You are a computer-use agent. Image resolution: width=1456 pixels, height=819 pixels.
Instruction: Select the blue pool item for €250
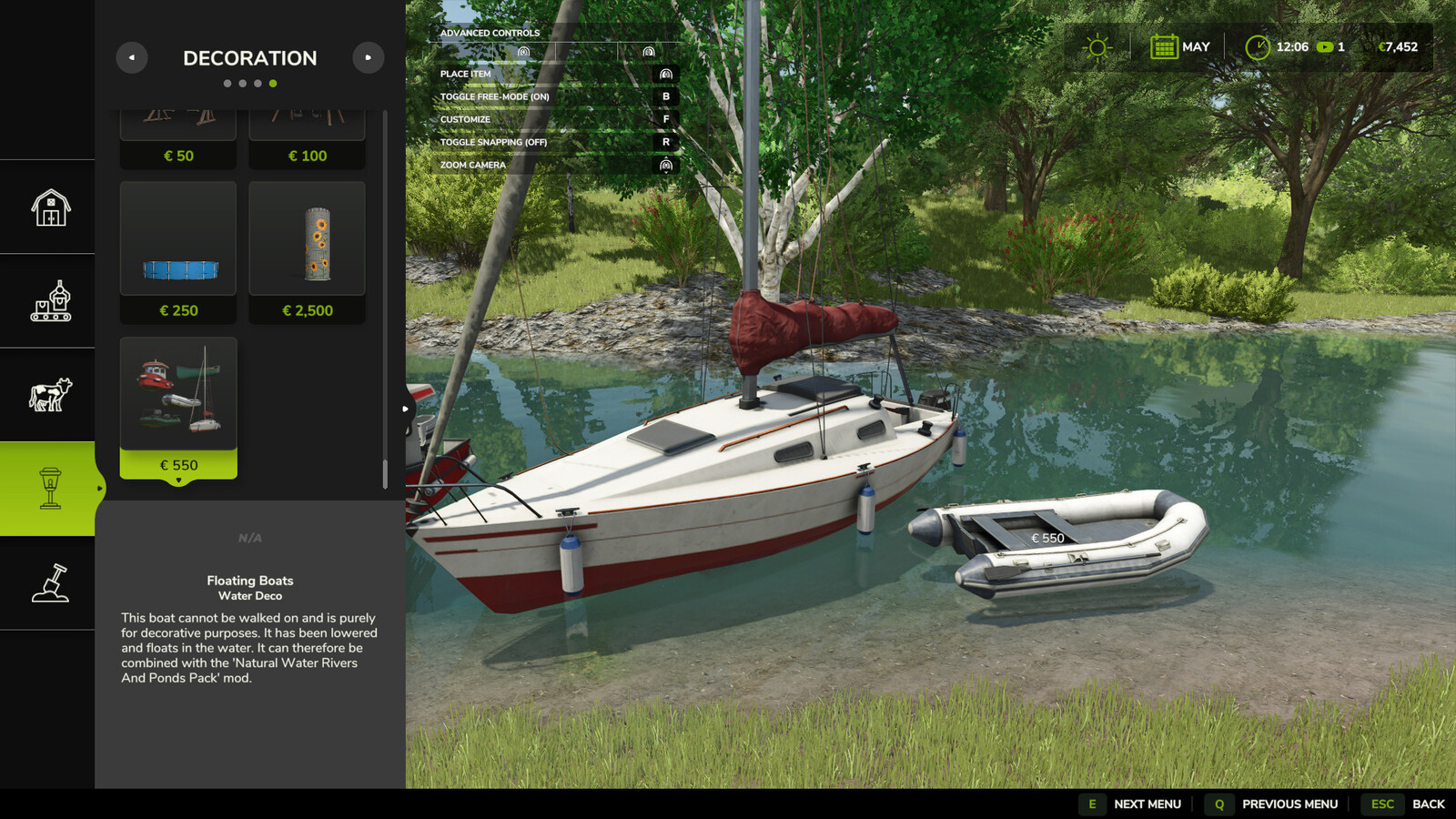(178, 251)
